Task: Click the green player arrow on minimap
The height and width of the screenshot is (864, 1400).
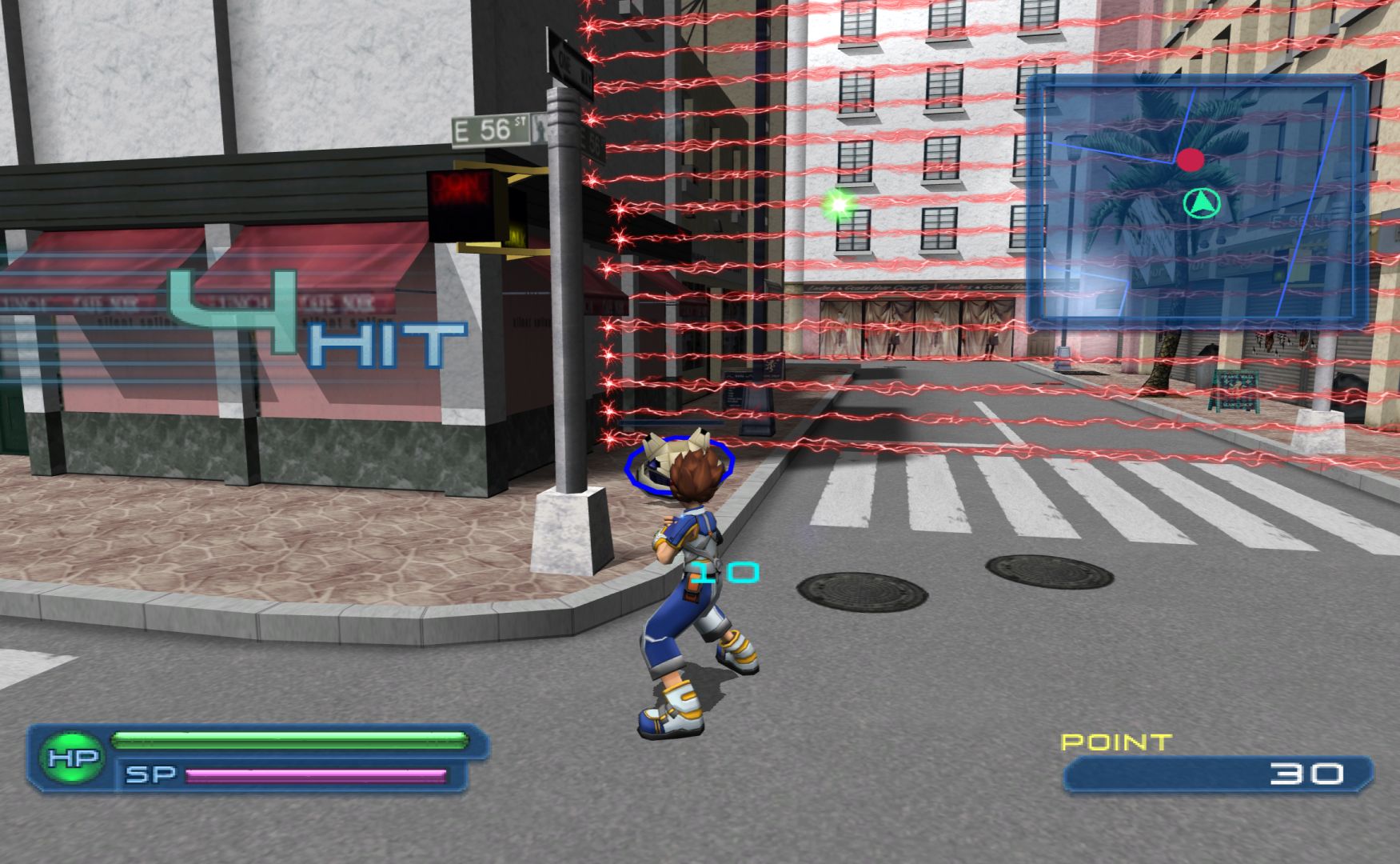Action: click(x=1201, y=203)
